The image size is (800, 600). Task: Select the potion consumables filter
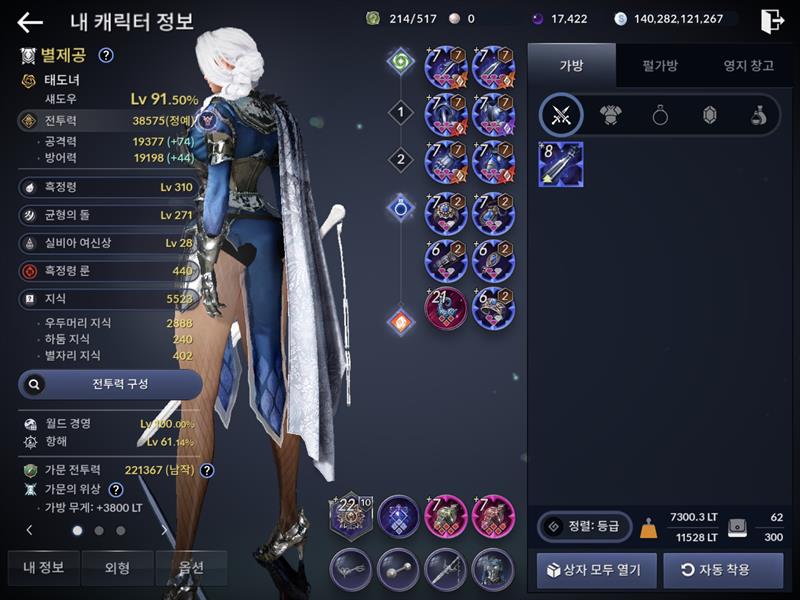(x=758, y=116)
